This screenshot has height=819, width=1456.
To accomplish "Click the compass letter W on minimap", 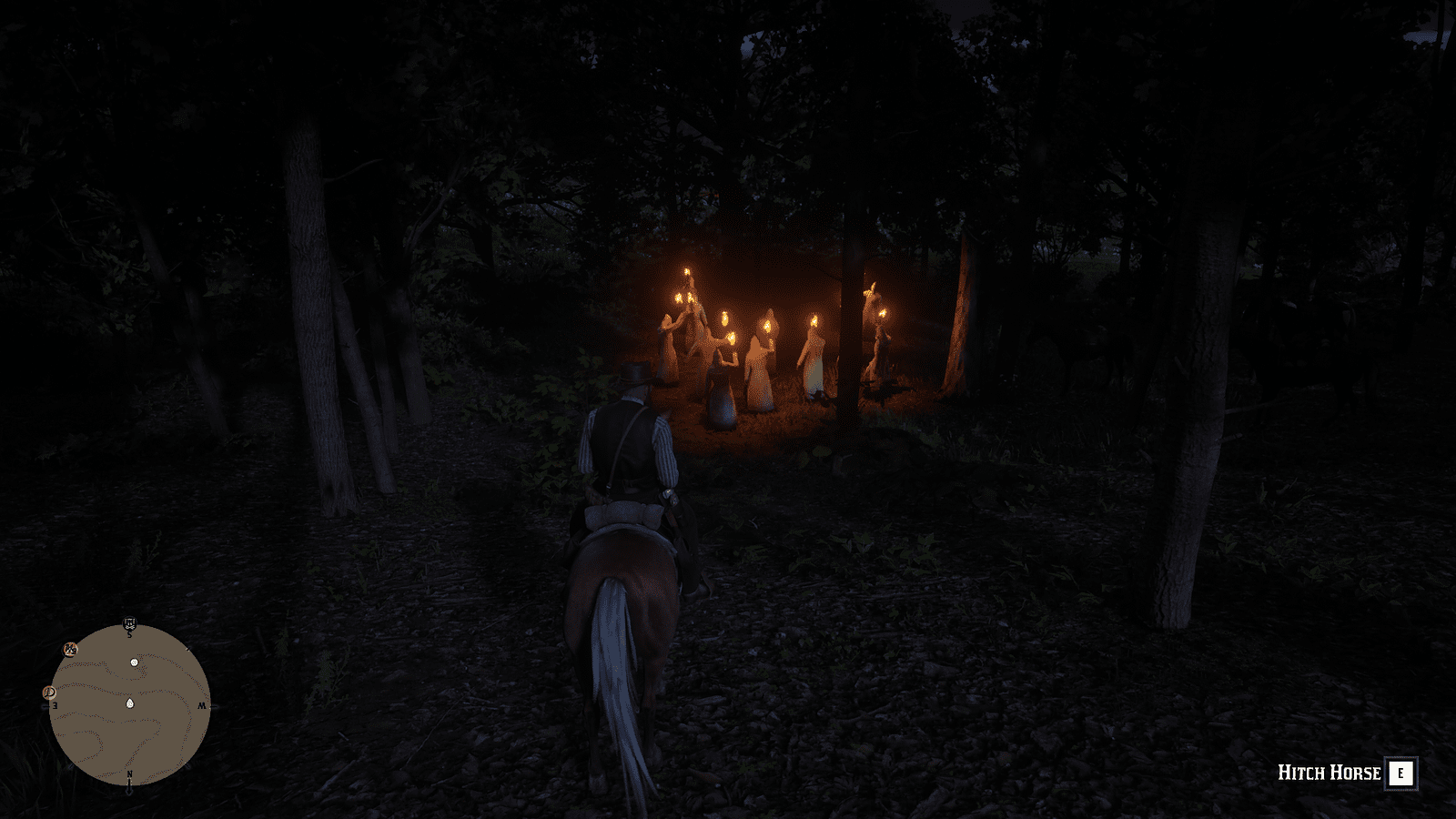I will [x=201, y=706].
